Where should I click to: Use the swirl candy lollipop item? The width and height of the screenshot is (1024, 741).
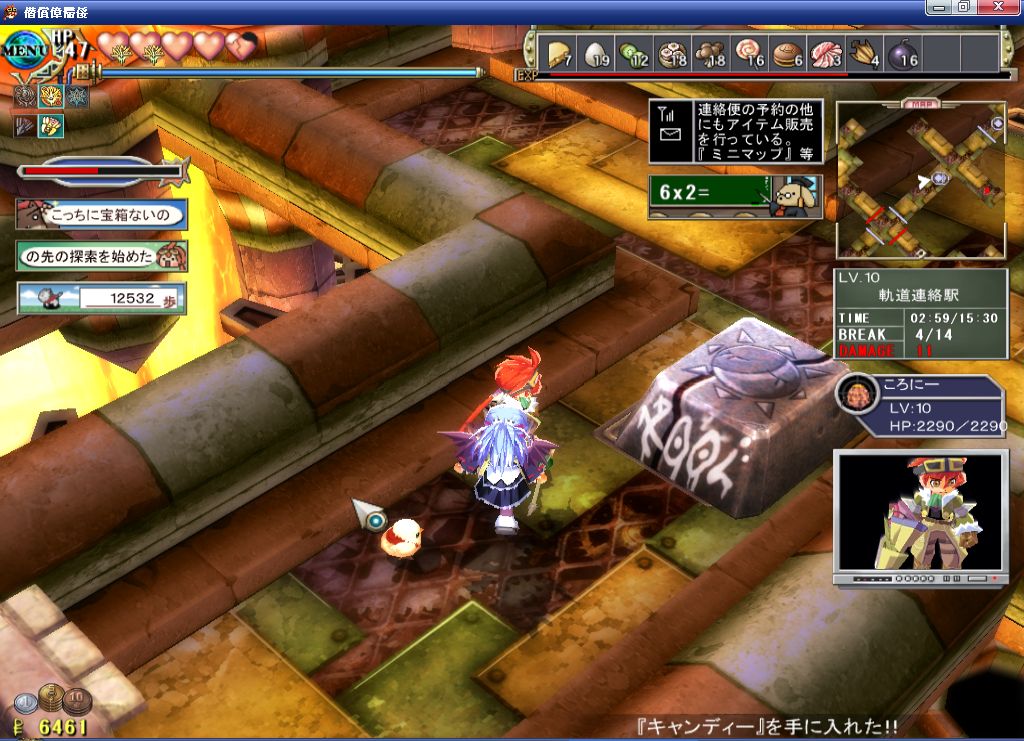748,53
